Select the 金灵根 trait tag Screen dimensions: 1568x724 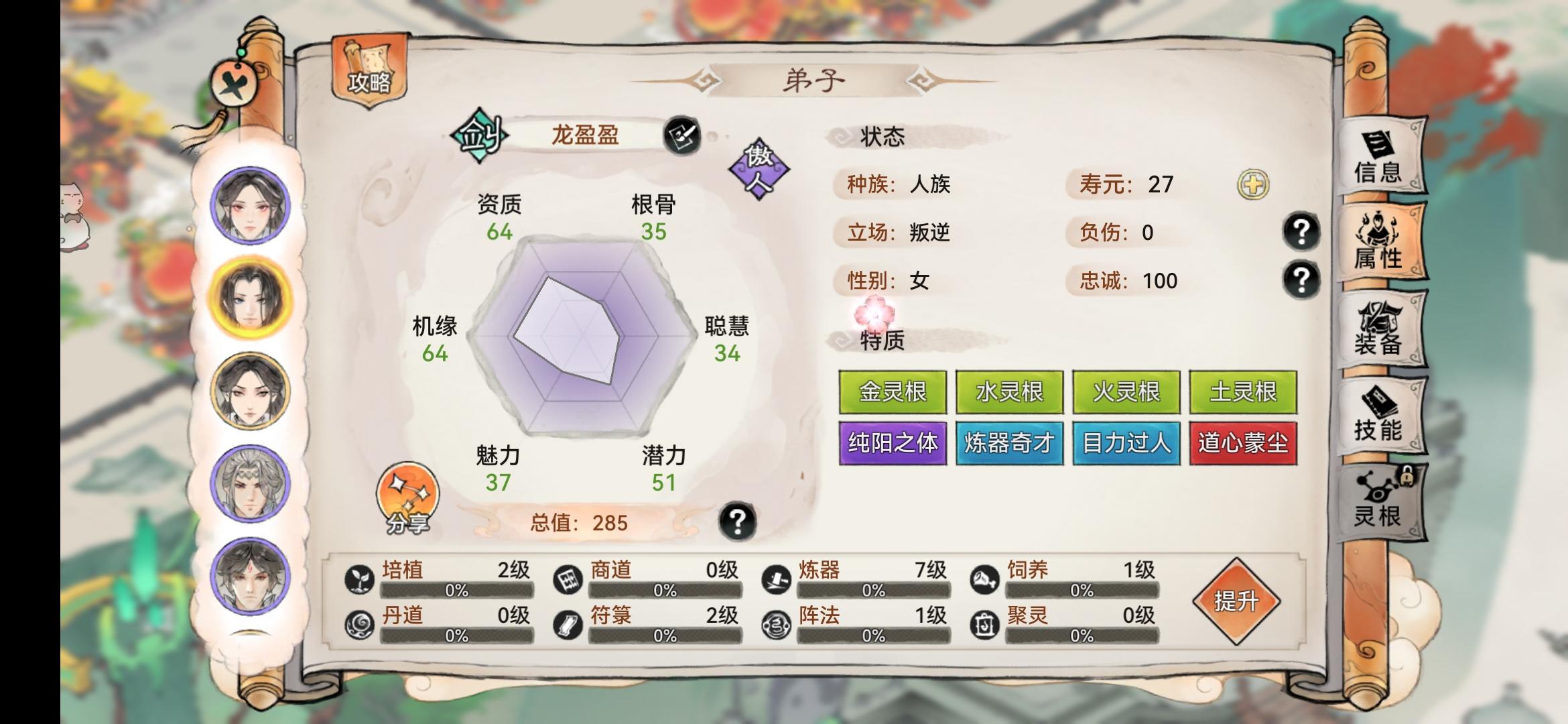coord(892,391)
